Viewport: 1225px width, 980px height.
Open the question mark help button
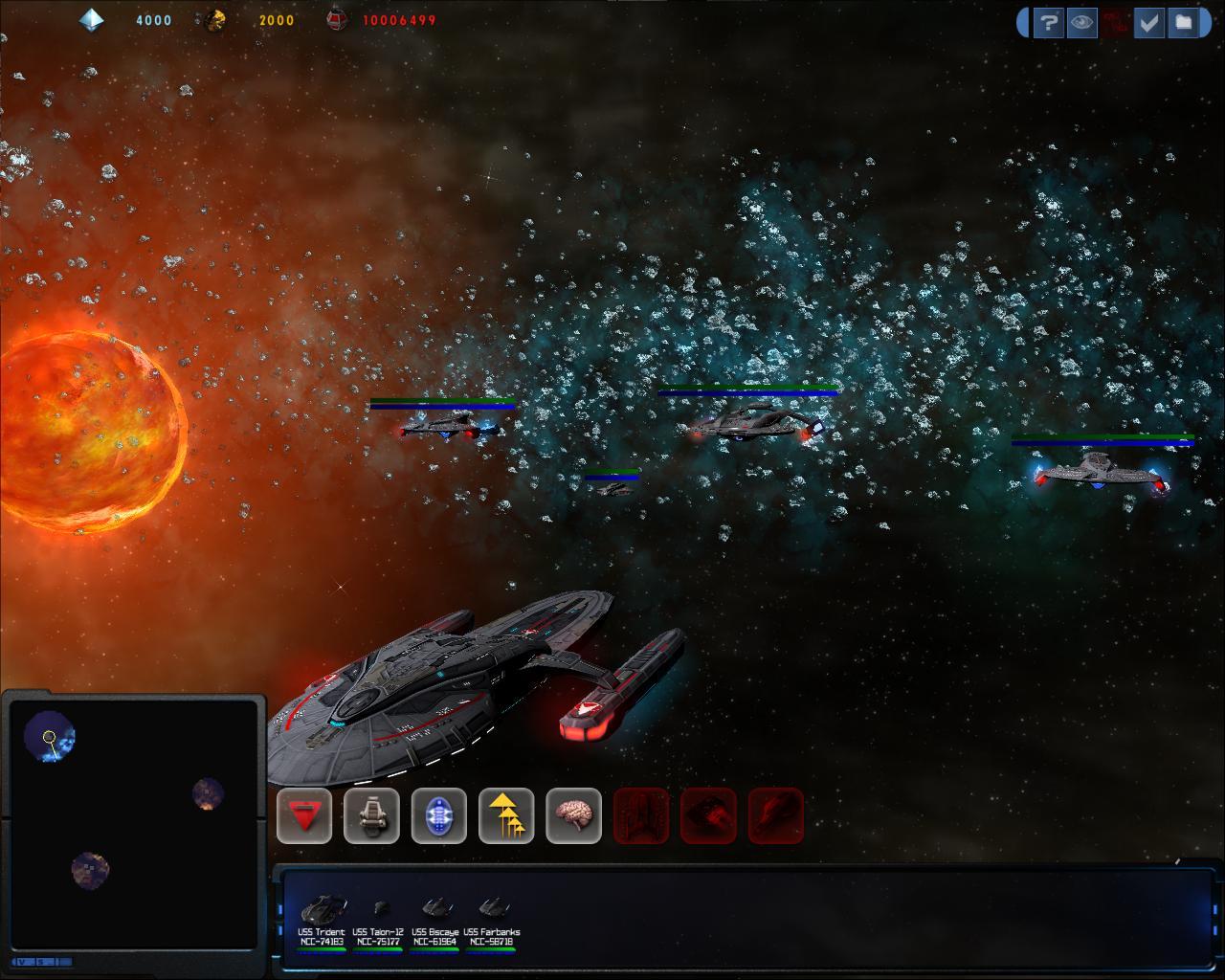click(1049, 22)
